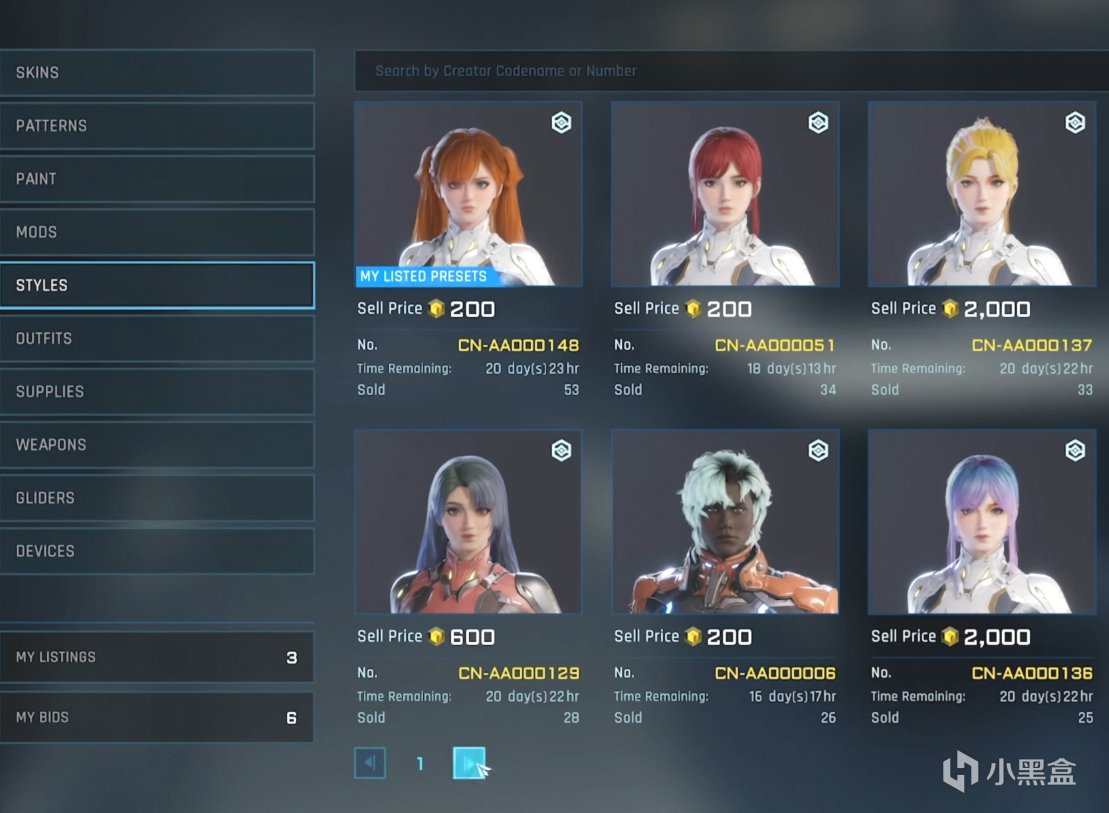Select the white-haired male style listing
The height and width of the screenshot is (813, 1109).
pos(725,522)
